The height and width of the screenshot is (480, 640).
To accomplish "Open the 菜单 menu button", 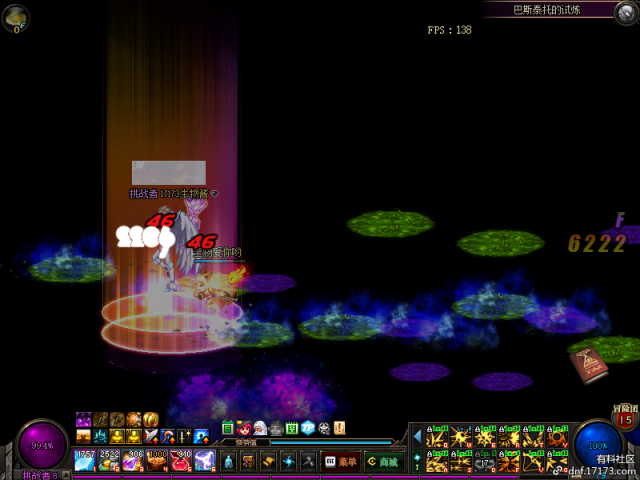I will (x=340, y=461).
